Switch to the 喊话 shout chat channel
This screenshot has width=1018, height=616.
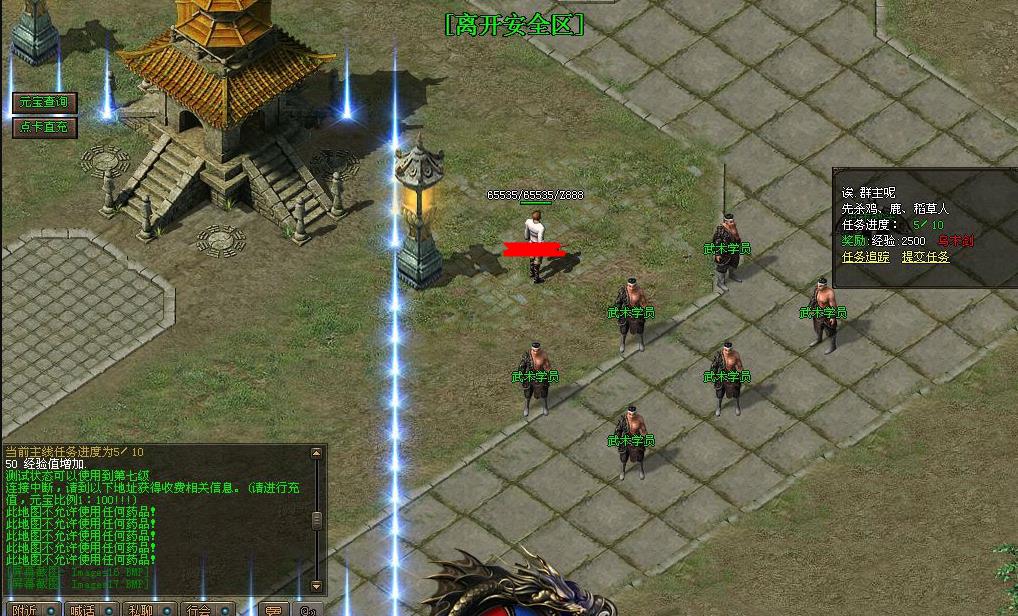point(83,609)
